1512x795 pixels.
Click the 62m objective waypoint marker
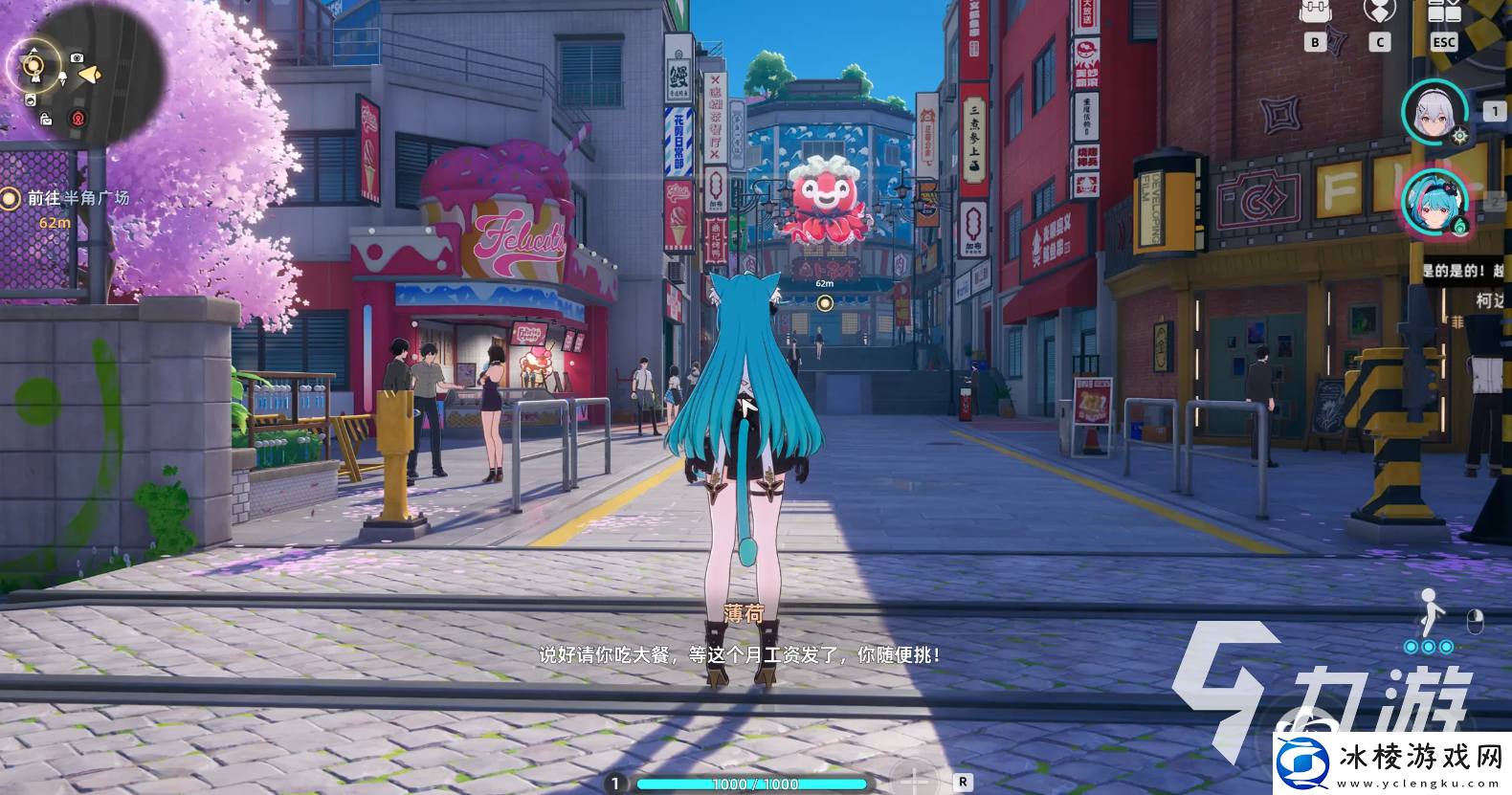coord(825,303)
